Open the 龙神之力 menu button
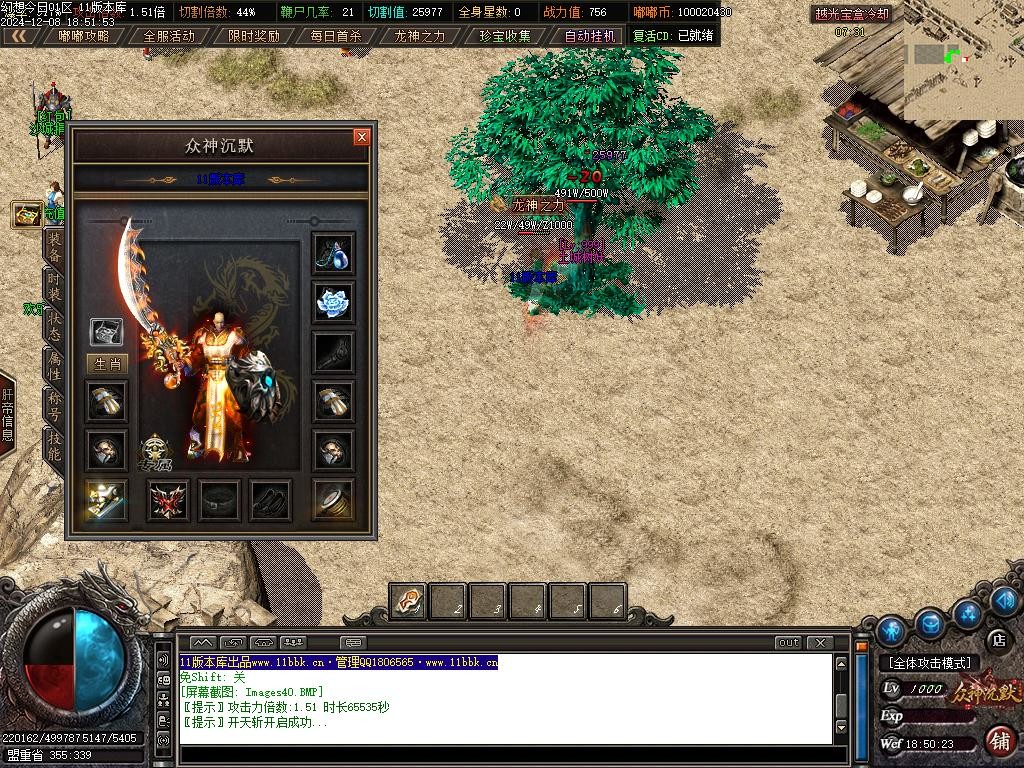The height and width of the screenshot is (768, 1024). tap(420, 36)
